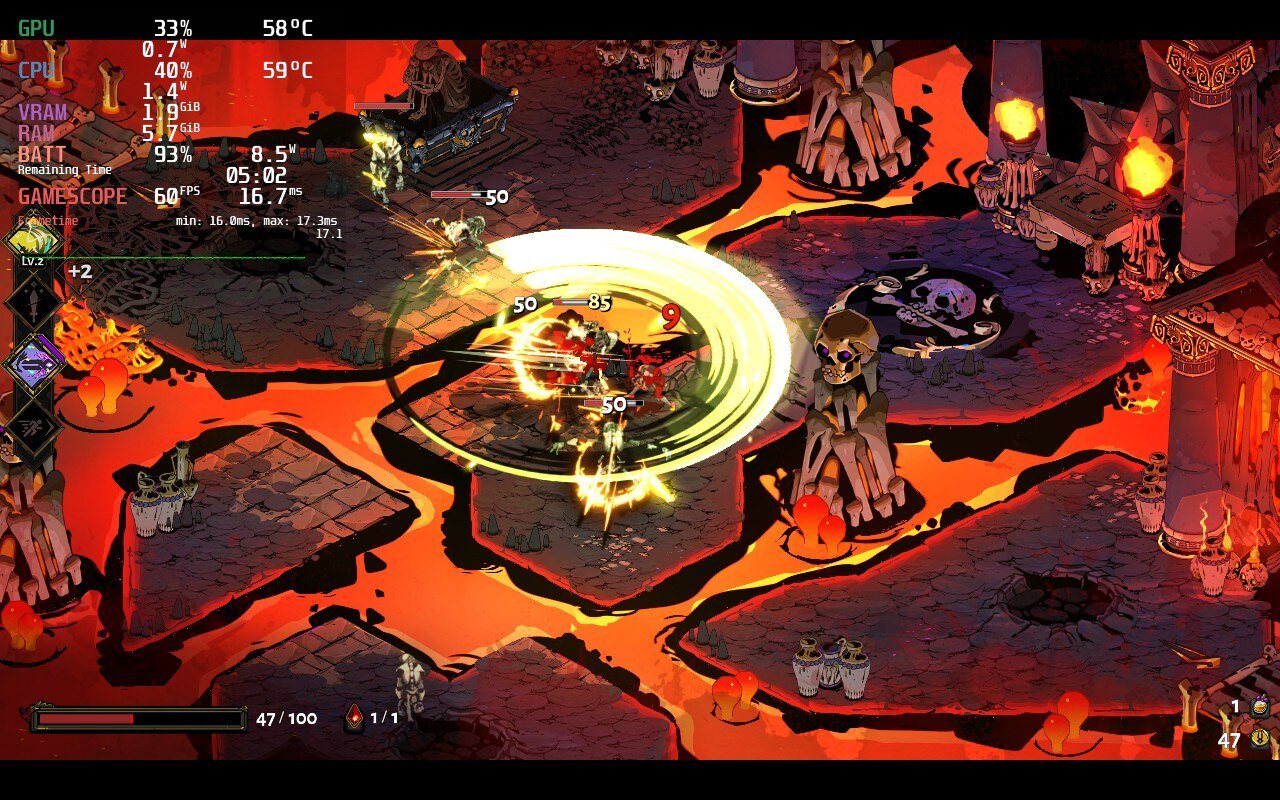The image size is (1280, 800).
Task: Select the yellow Lv.2 attack boon slot
Action: (x=32, y=241)
